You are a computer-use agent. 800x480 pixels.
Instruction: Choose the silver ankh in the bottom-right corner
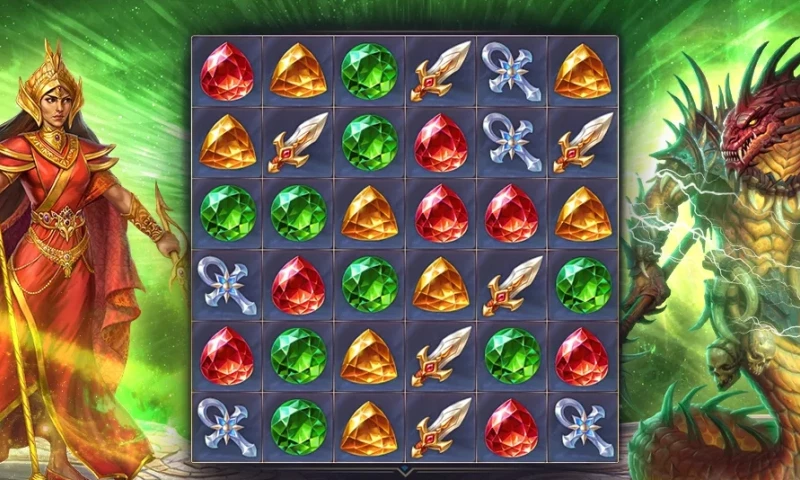pos(583,427)
